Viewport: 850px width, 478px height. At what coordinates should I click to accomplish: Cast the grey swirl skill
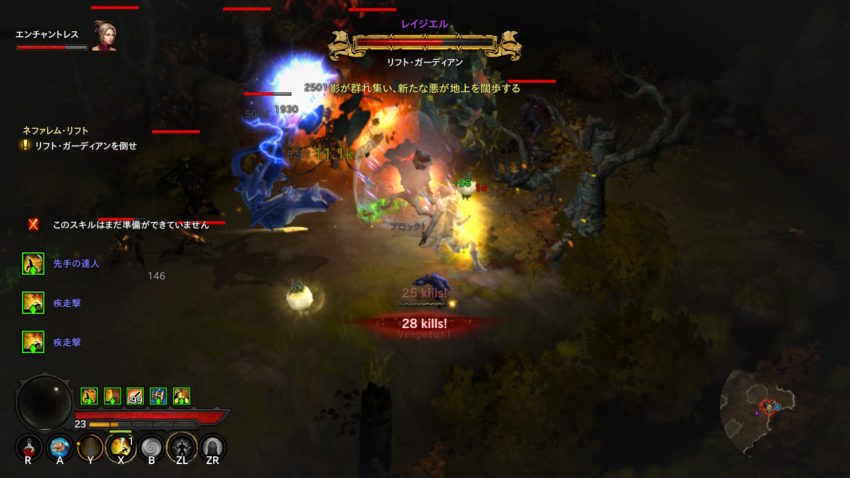tap(152, 447)
